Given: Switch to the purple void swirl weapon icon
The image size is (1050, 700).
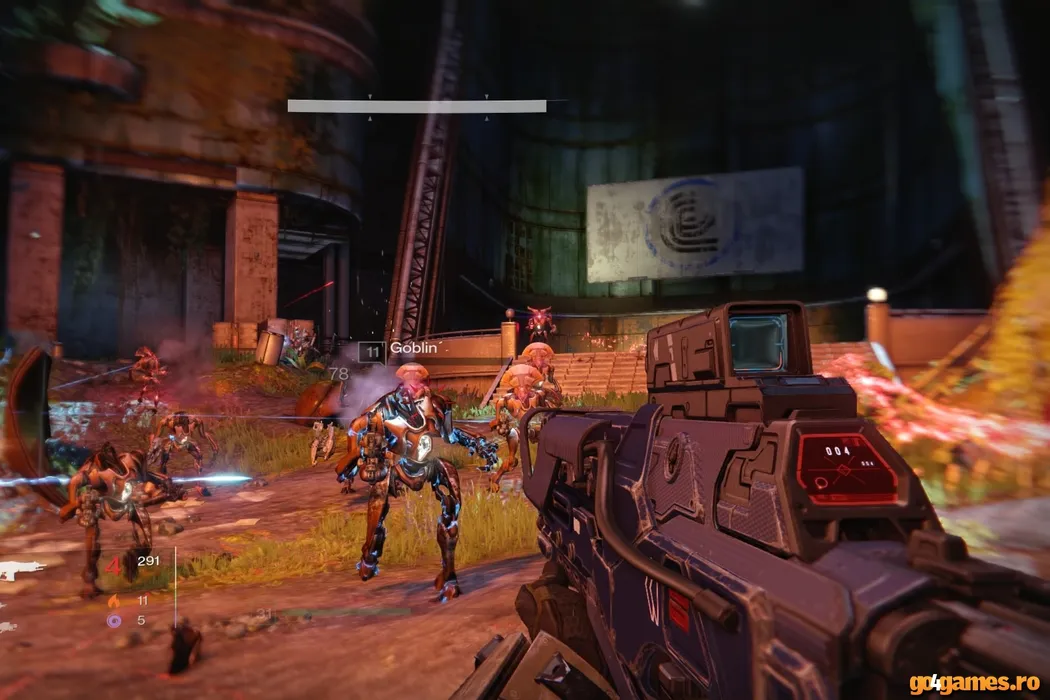Looking at the screenshot, I should 114,620.
